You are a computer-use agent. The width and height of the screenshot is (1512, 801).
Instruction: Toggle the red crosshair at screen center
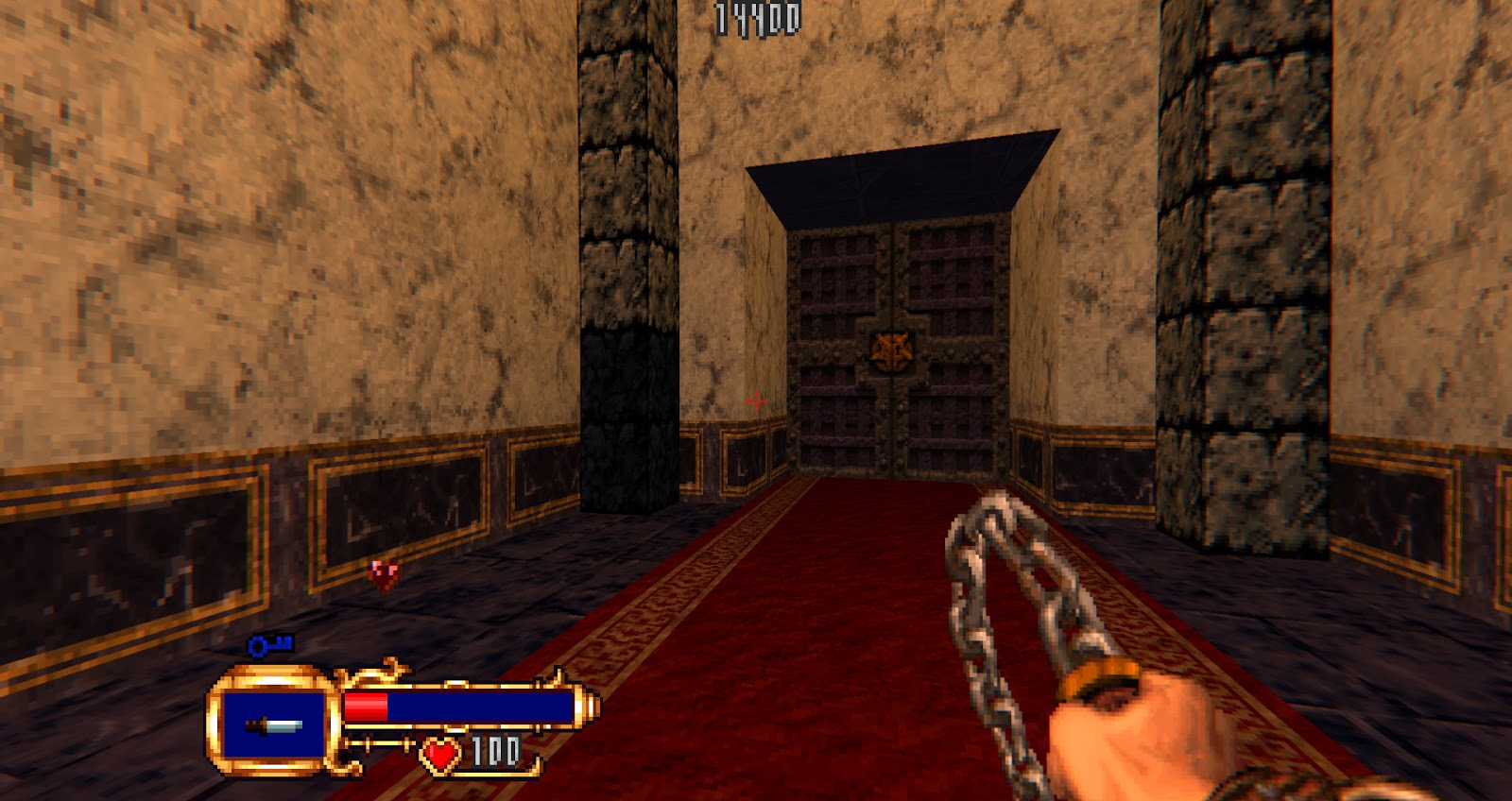tap(756, 400)
